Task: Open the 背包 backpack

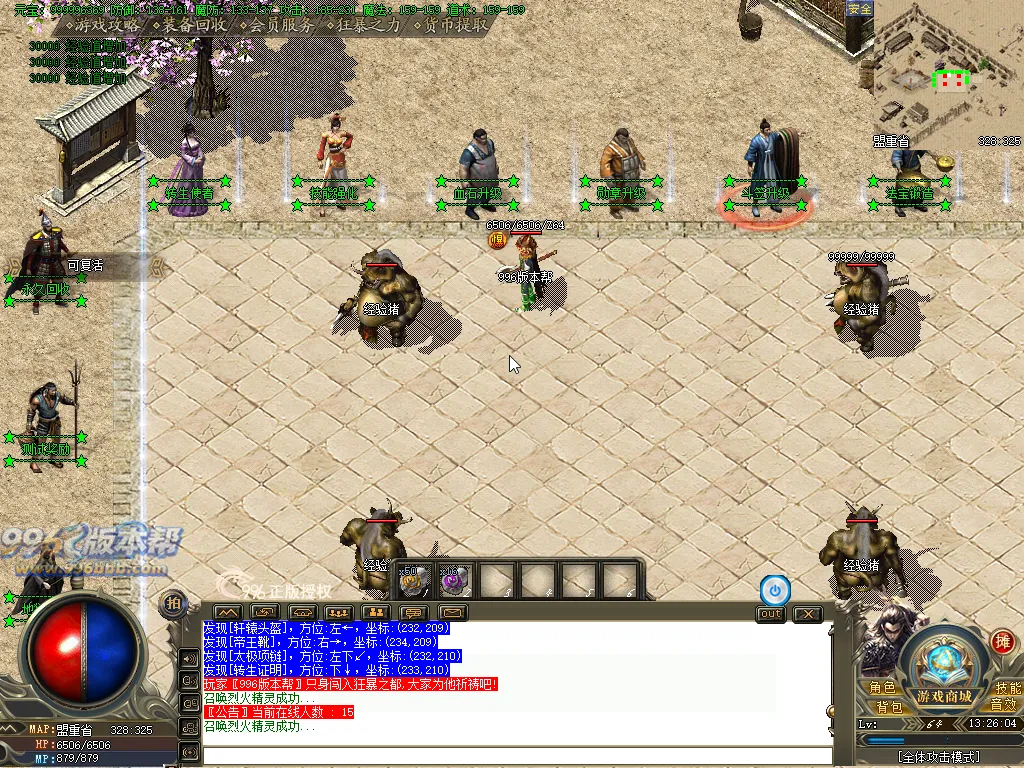Action: point(890,707)
